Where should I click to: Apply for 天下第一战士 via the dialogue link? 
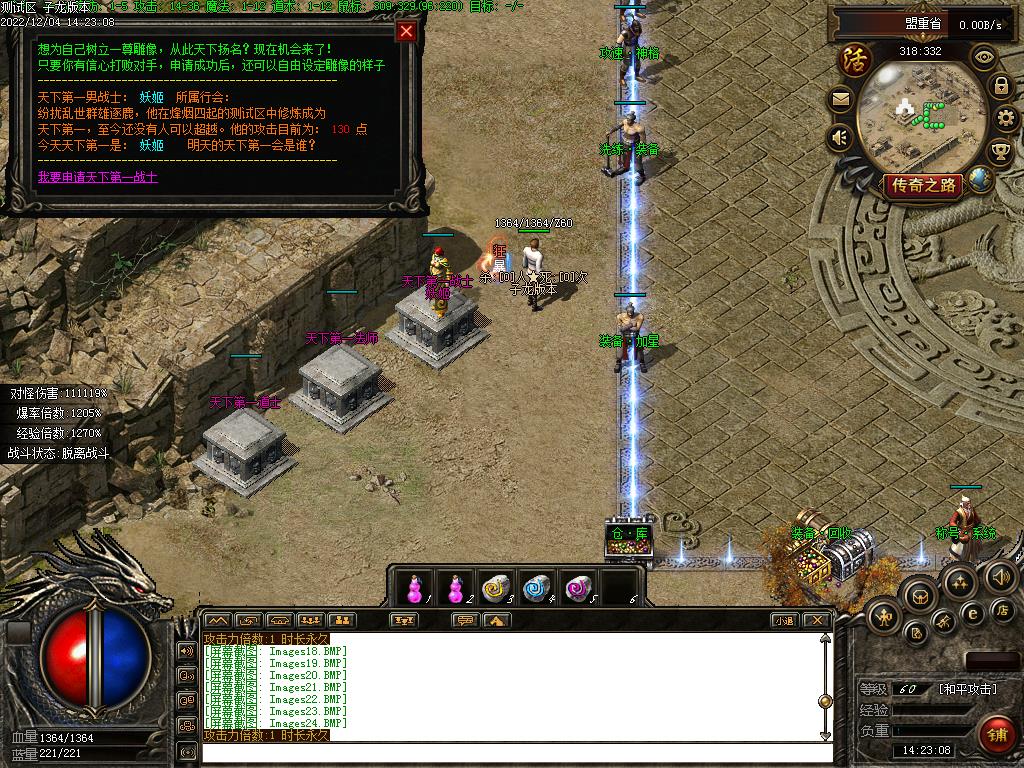click(98, 177)
